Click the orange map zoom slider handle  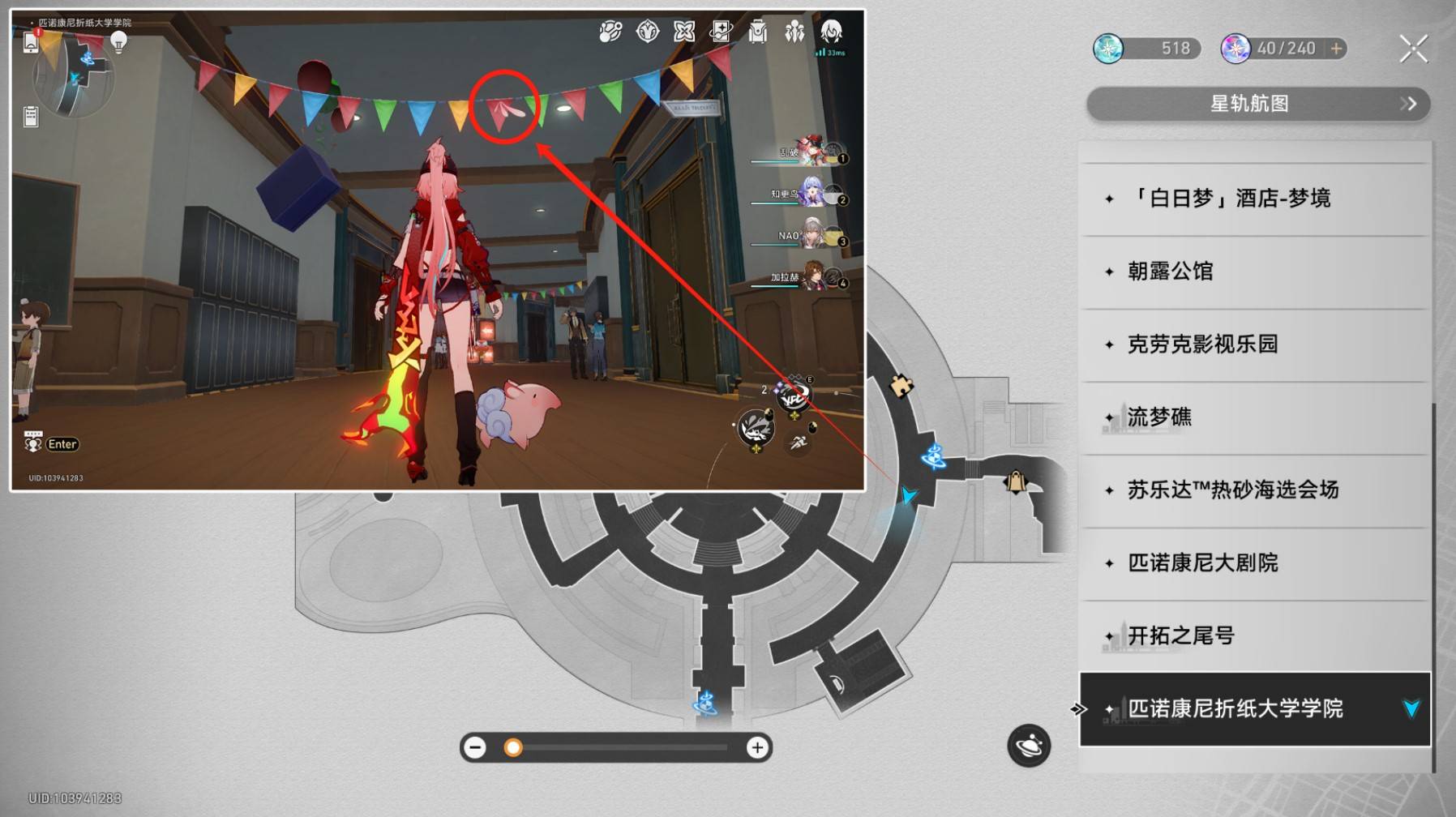point(513,747)
